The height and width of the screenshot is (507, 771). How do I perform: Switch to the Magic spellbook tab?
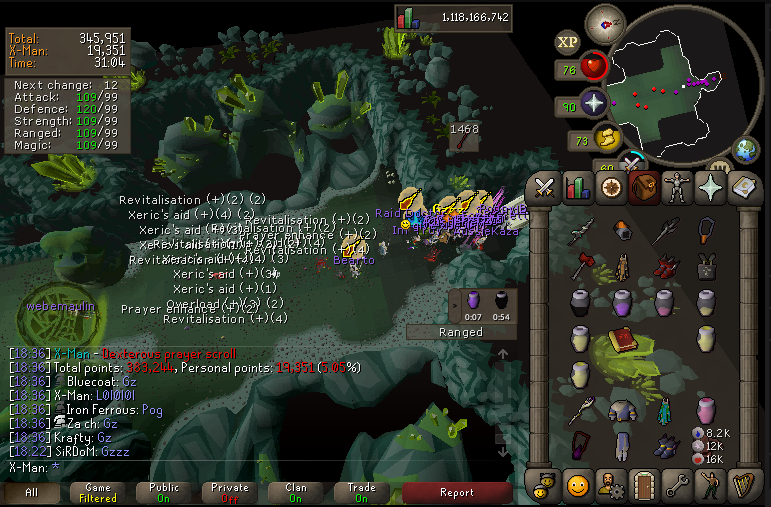[x=743, y=187]
